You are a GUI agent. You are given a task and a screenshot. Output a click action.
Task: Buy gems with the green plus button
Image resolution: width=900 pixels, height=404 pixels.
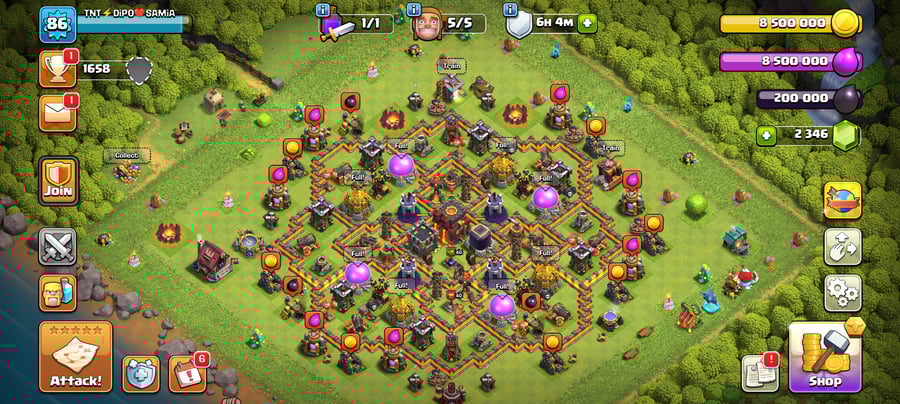[767, 135]
